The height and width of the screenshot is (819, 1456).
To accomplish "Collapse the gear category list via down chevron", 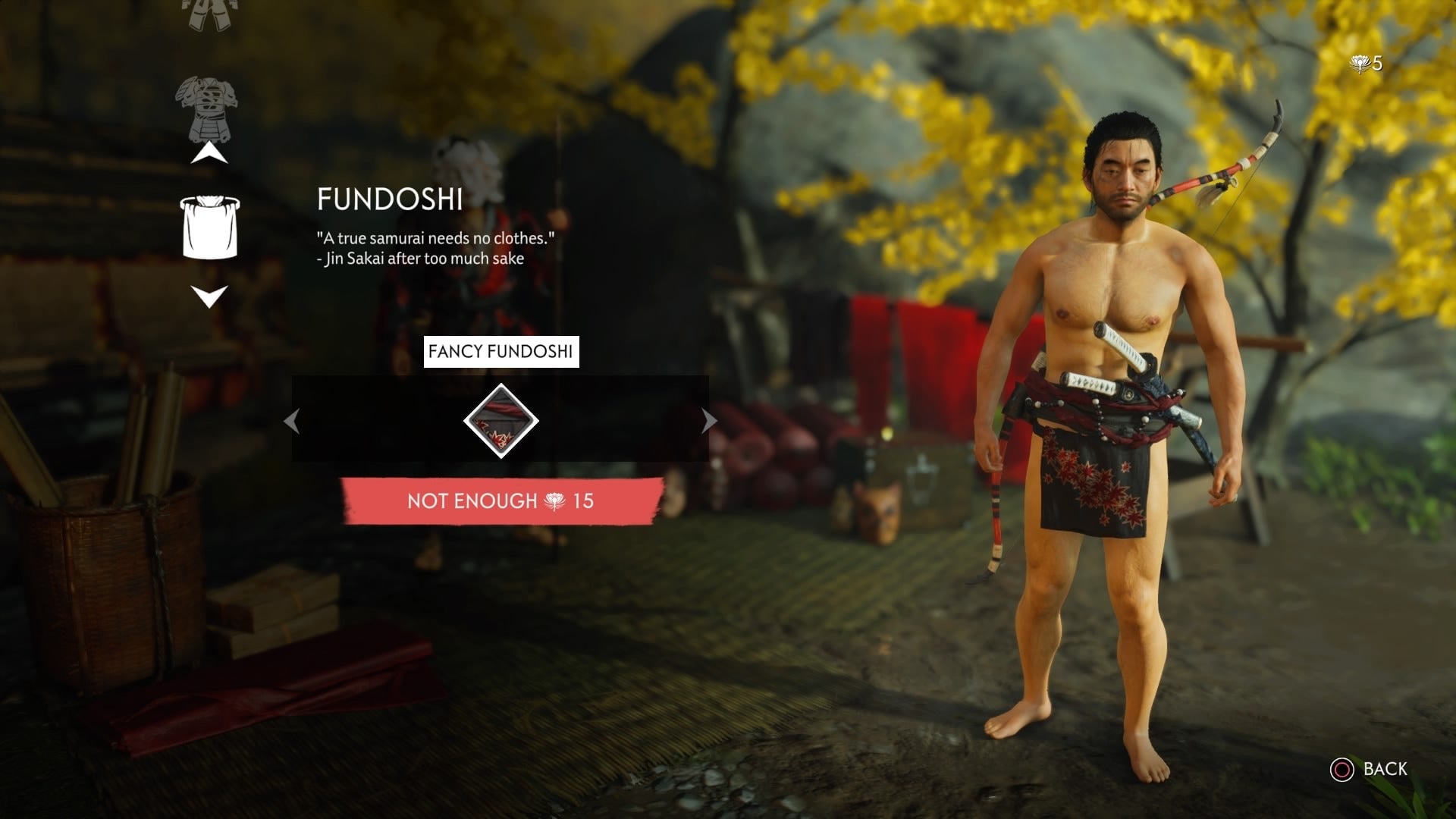I will [209, 296].
